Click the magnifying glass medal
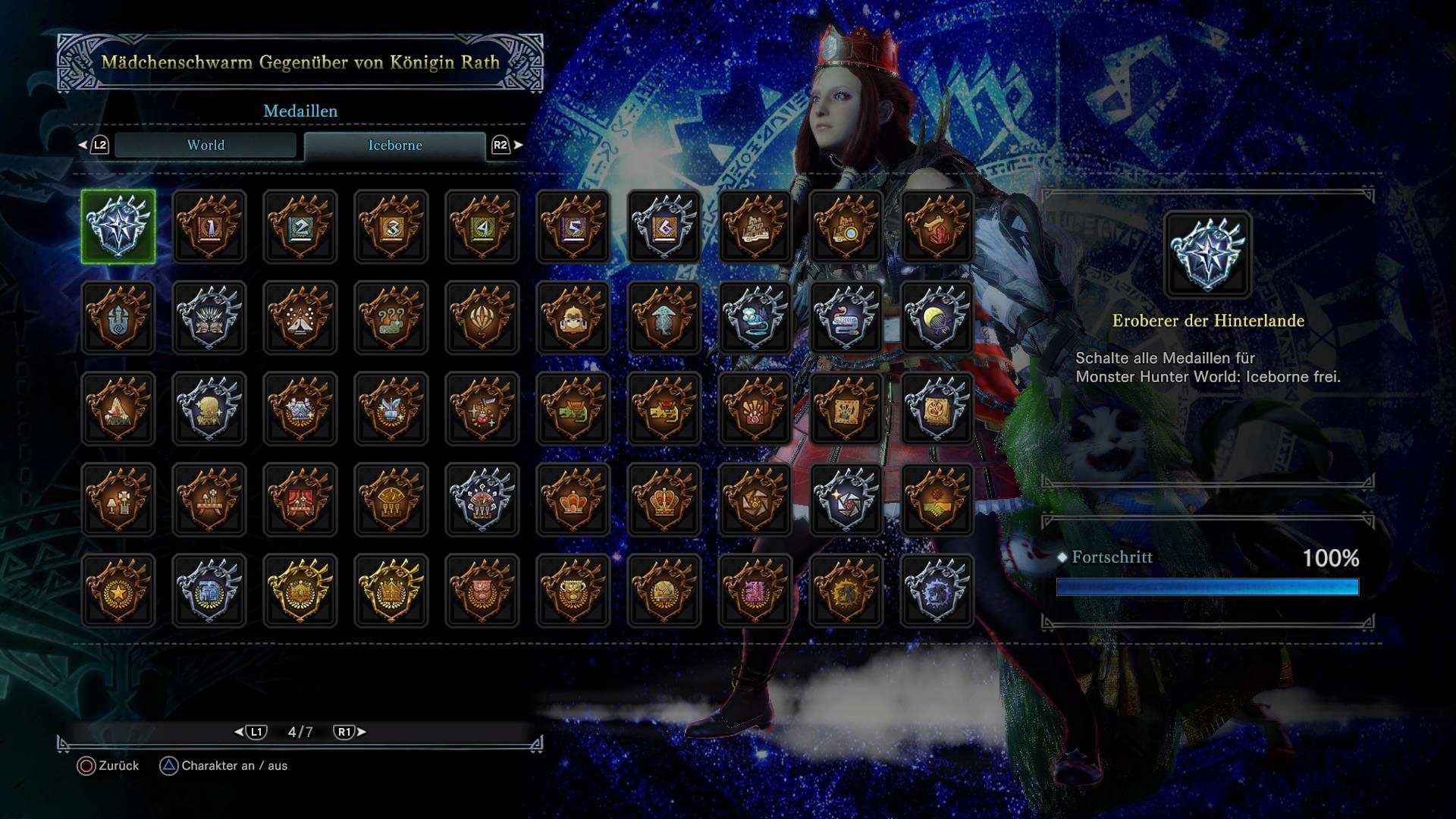1456x819 pixels. pos(846,227)
